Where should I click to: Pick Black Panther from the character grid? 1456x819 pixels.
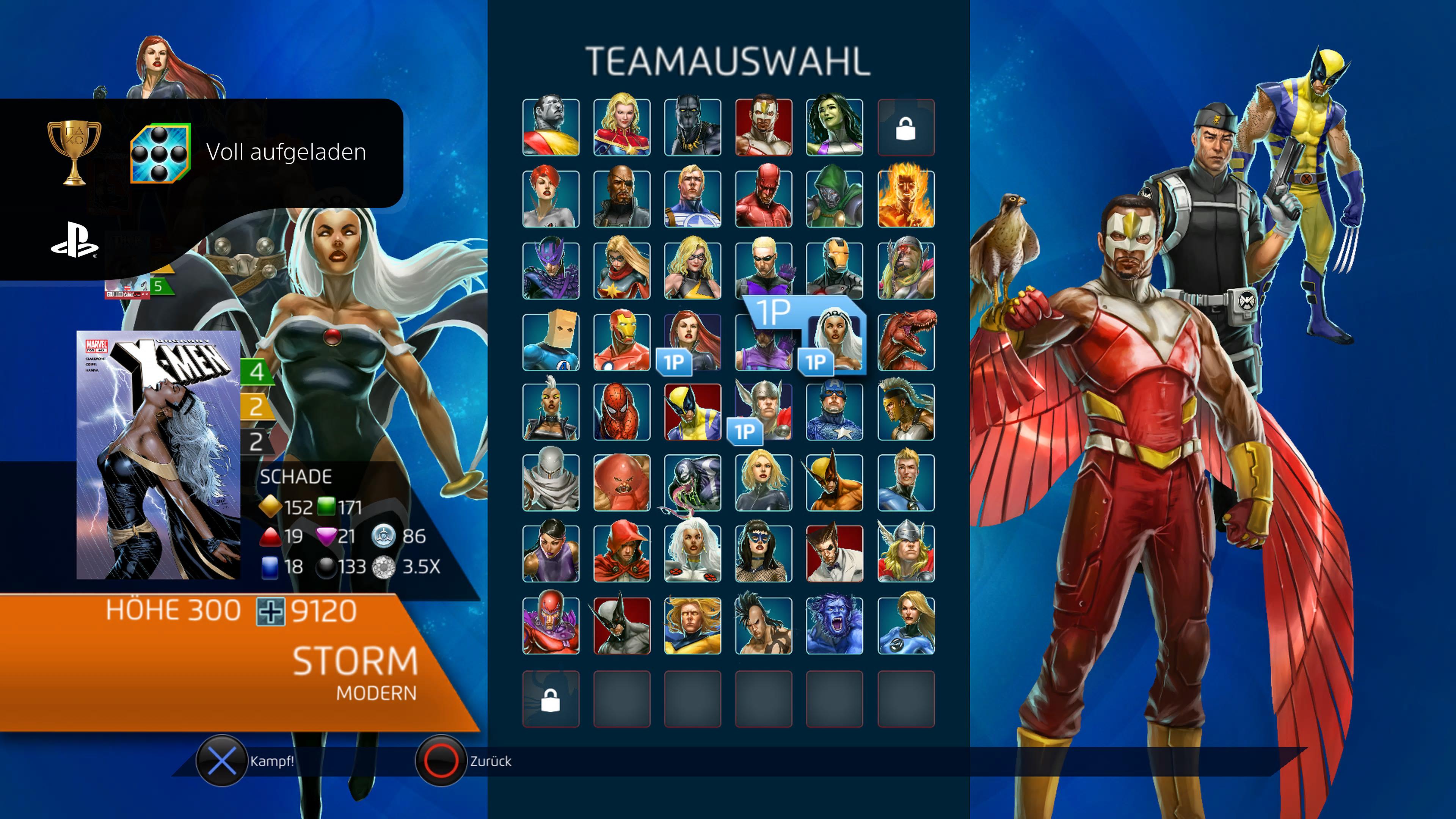pos(692,127)
